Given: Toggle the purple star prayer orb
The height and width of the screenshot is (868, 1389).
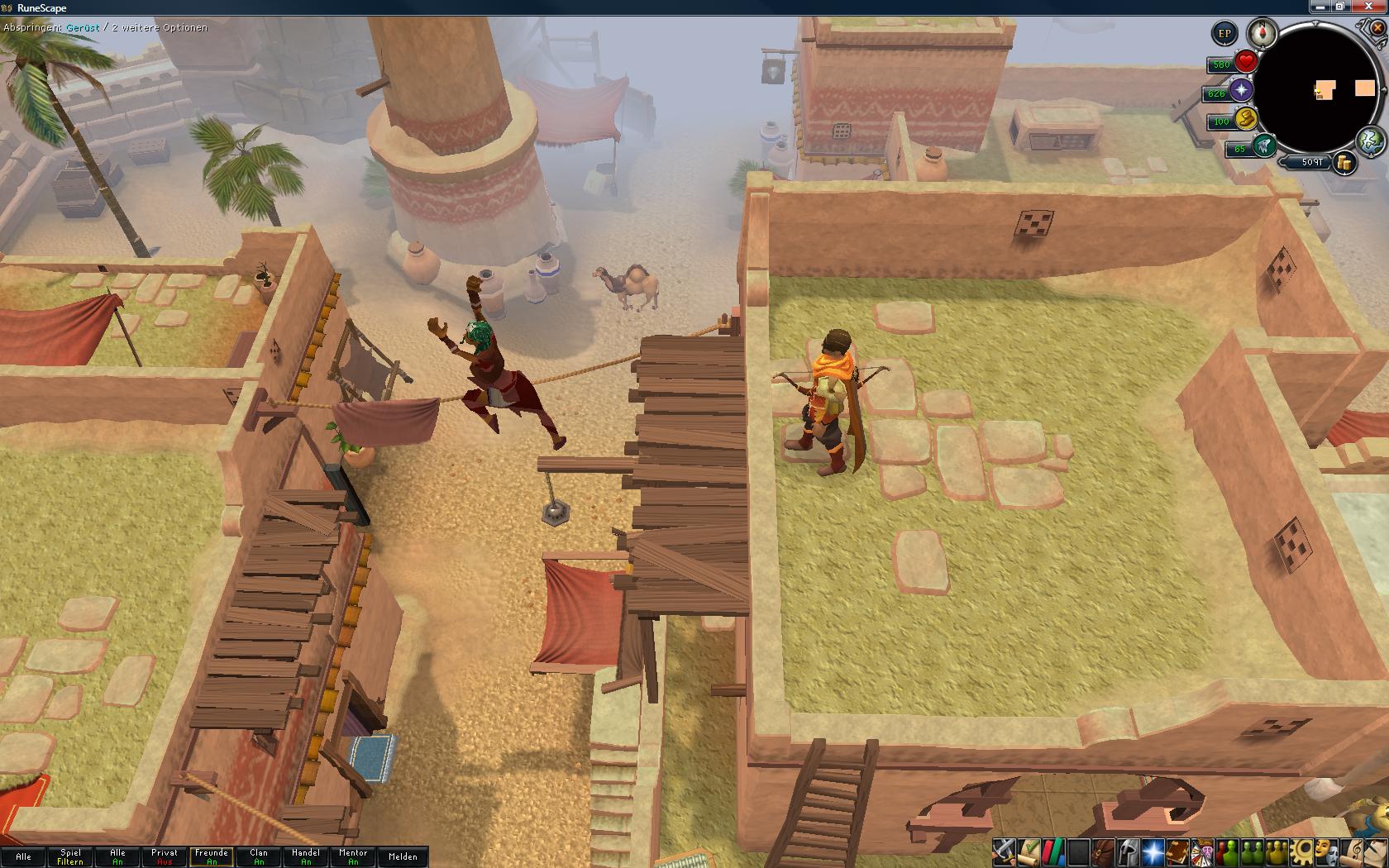Looking at the screenshot, I should point(1241,90).
